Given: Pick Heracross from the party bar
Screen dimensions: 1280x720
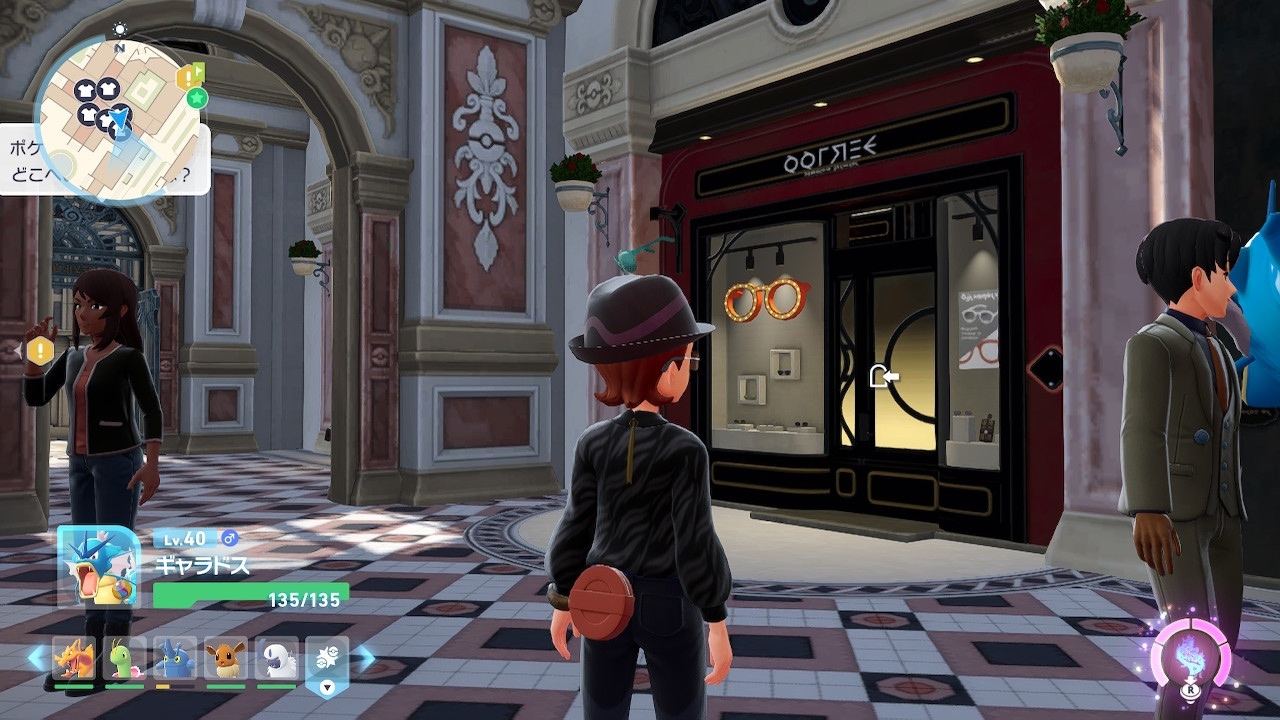Looking at the screenshot, I should (x=175, y=659).
